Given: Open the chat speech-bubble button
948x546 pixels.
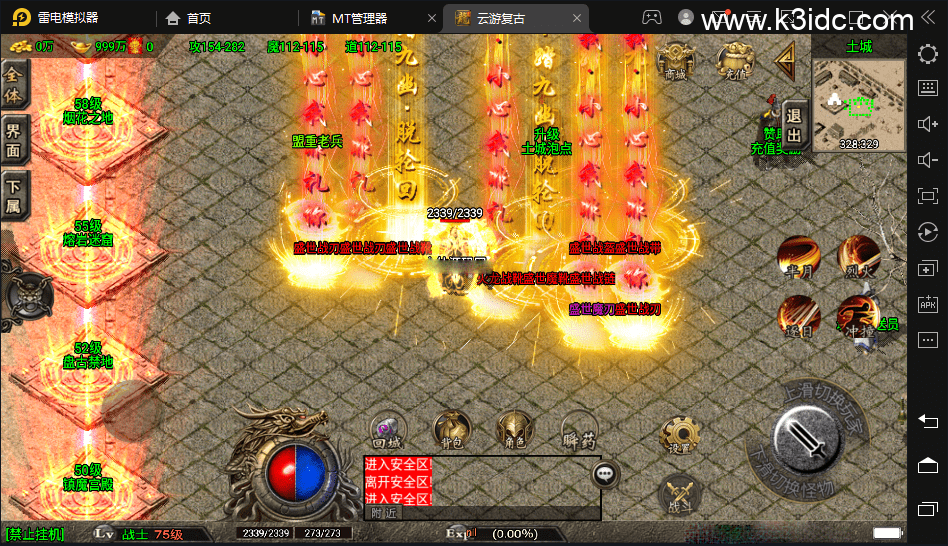Looking at the screenshot, I should [x=605, y=474].
